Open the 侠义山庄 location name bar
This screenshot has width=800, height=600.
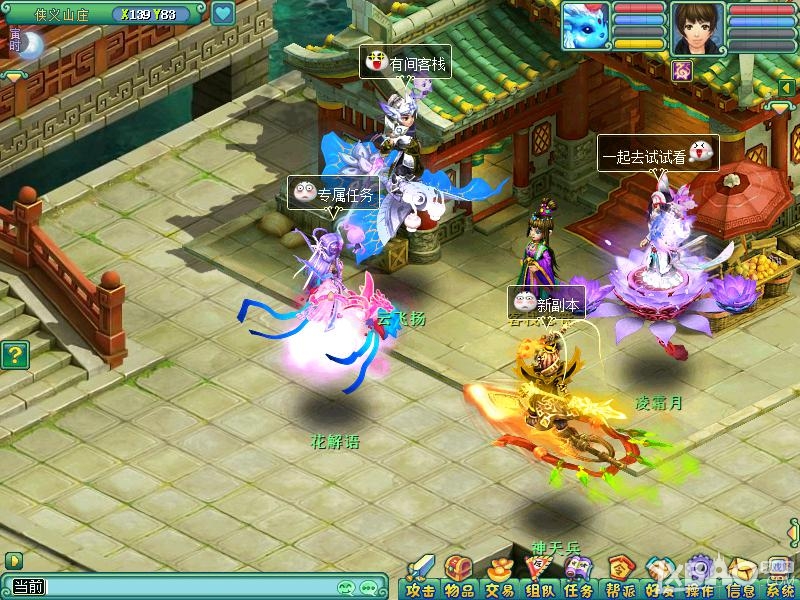62,14
